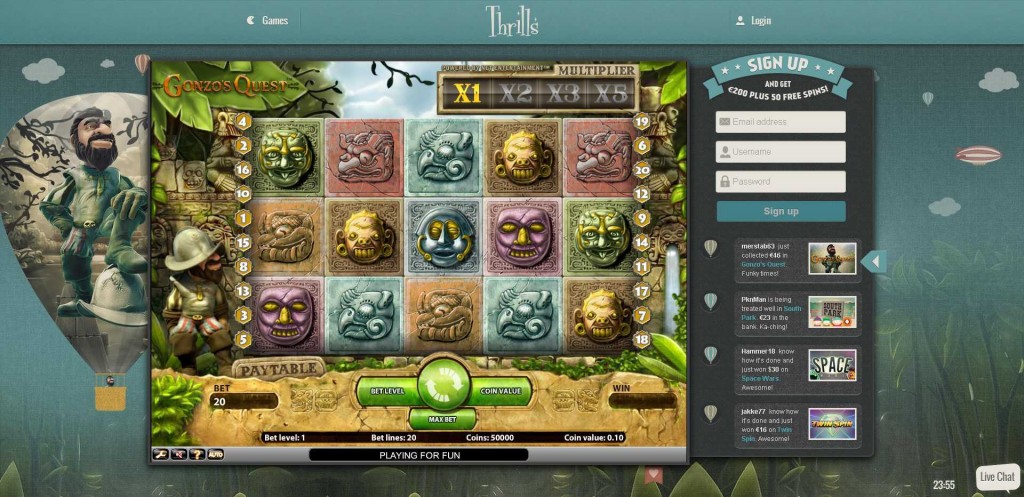Enable Auto play mode
The width and height of the screenshot is (1024, 497).
point(215,454)
